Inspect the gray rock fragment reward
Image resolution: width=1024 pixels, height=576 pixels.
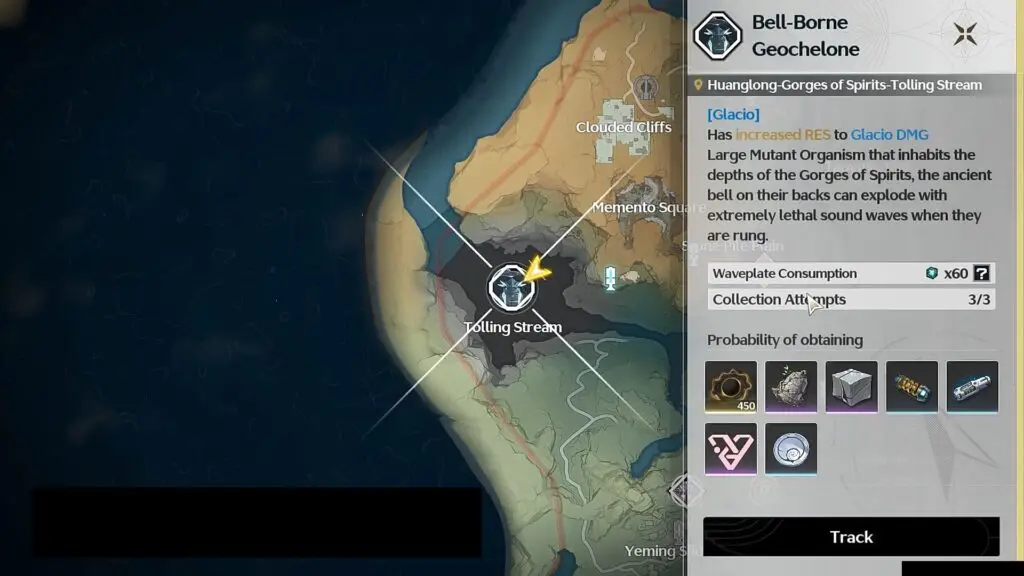tap(791, 387)
